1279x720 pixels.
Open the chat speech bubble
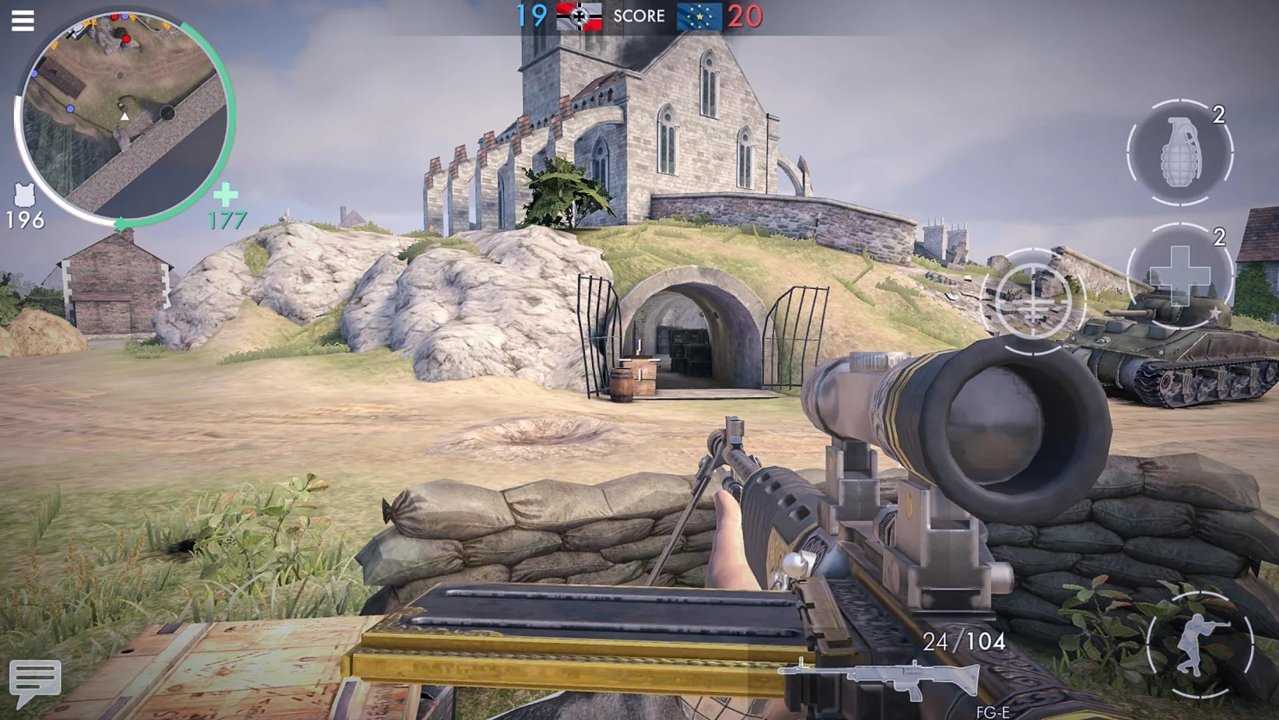click(35, 682)
